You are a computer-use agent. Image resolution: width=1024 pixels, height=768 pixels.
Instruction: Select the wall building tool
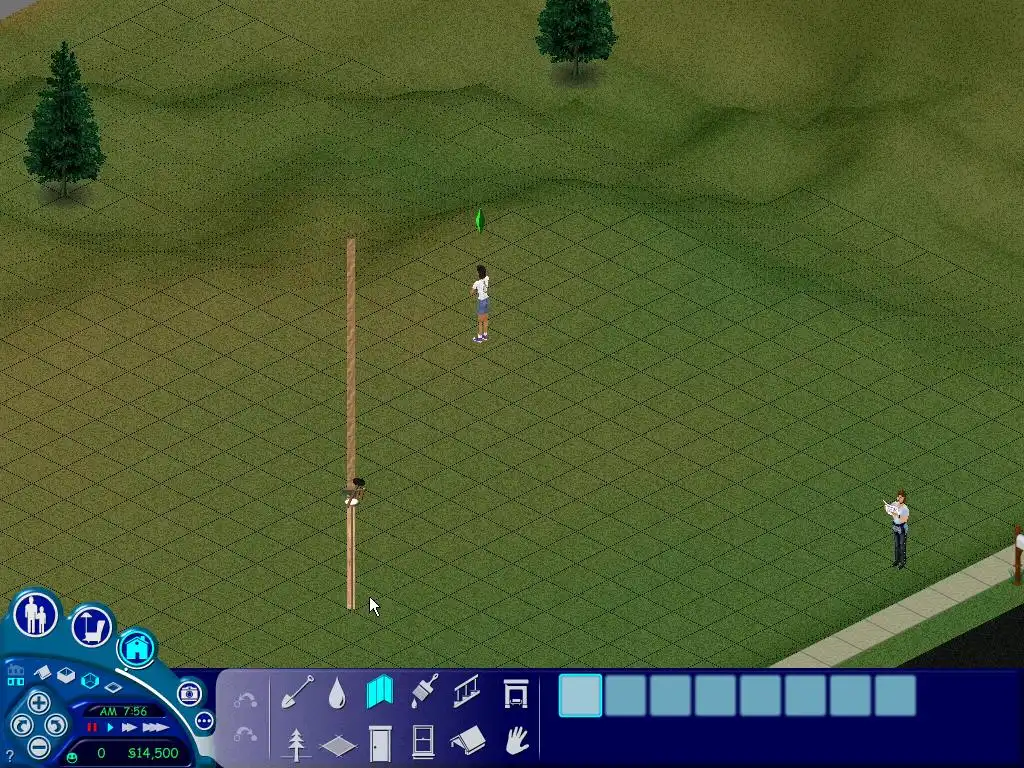pyautogui.click(x=380, y=692)
